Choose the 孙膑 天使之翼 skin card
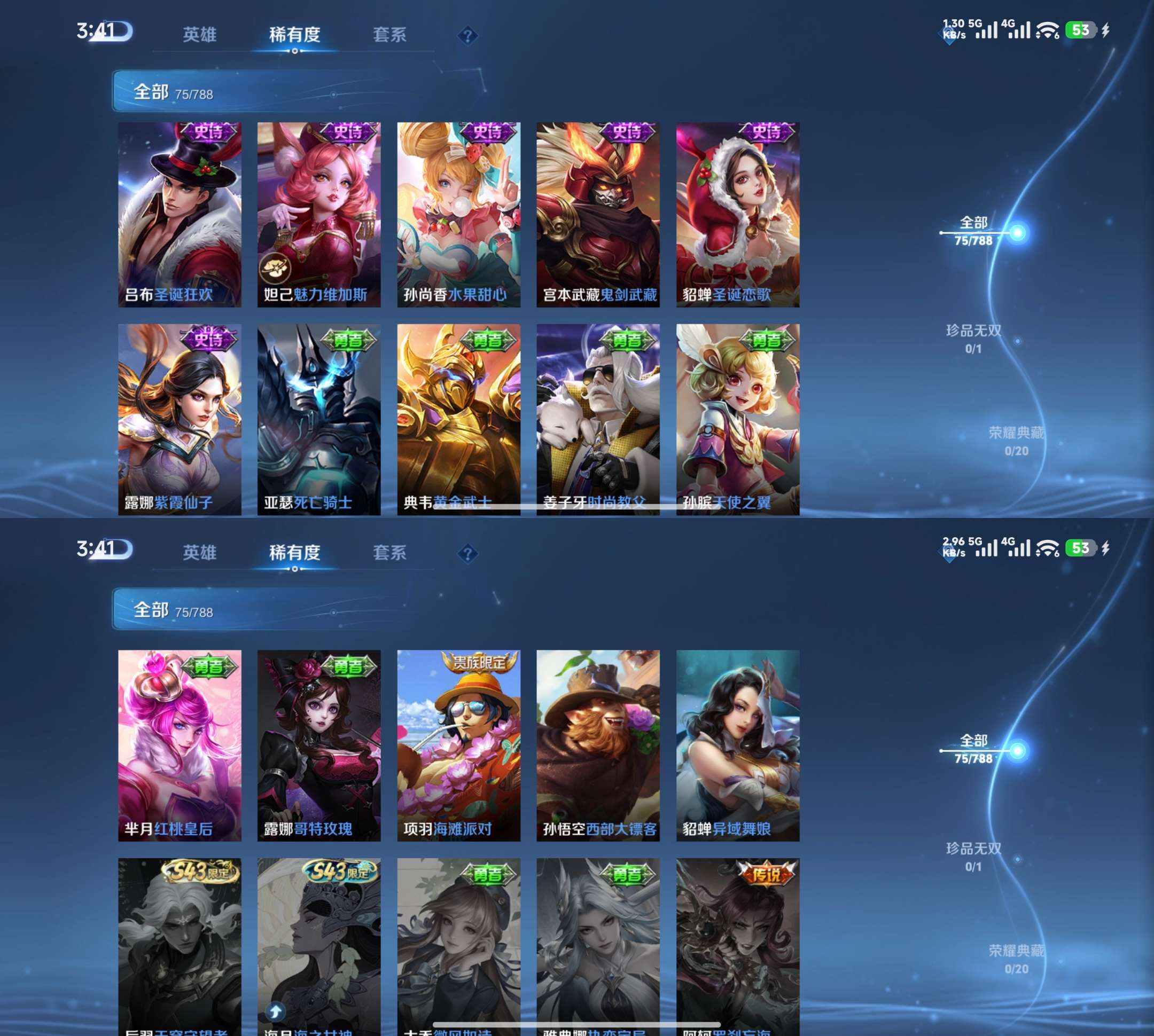The image size is (1154, 1036). tap(738, 419)
